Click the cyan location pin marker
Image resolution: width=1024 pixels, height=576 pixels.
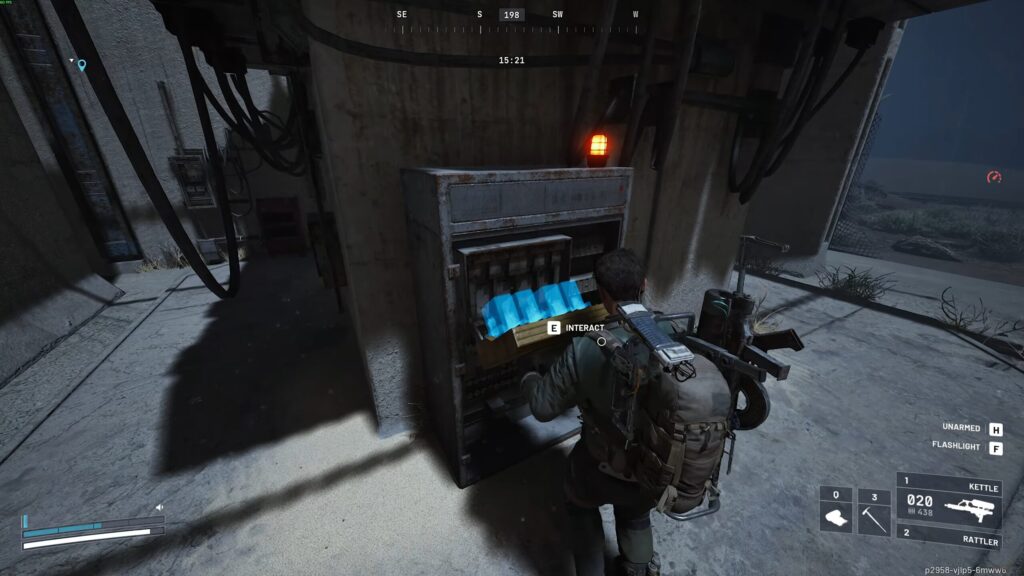[x=82, y=66]
